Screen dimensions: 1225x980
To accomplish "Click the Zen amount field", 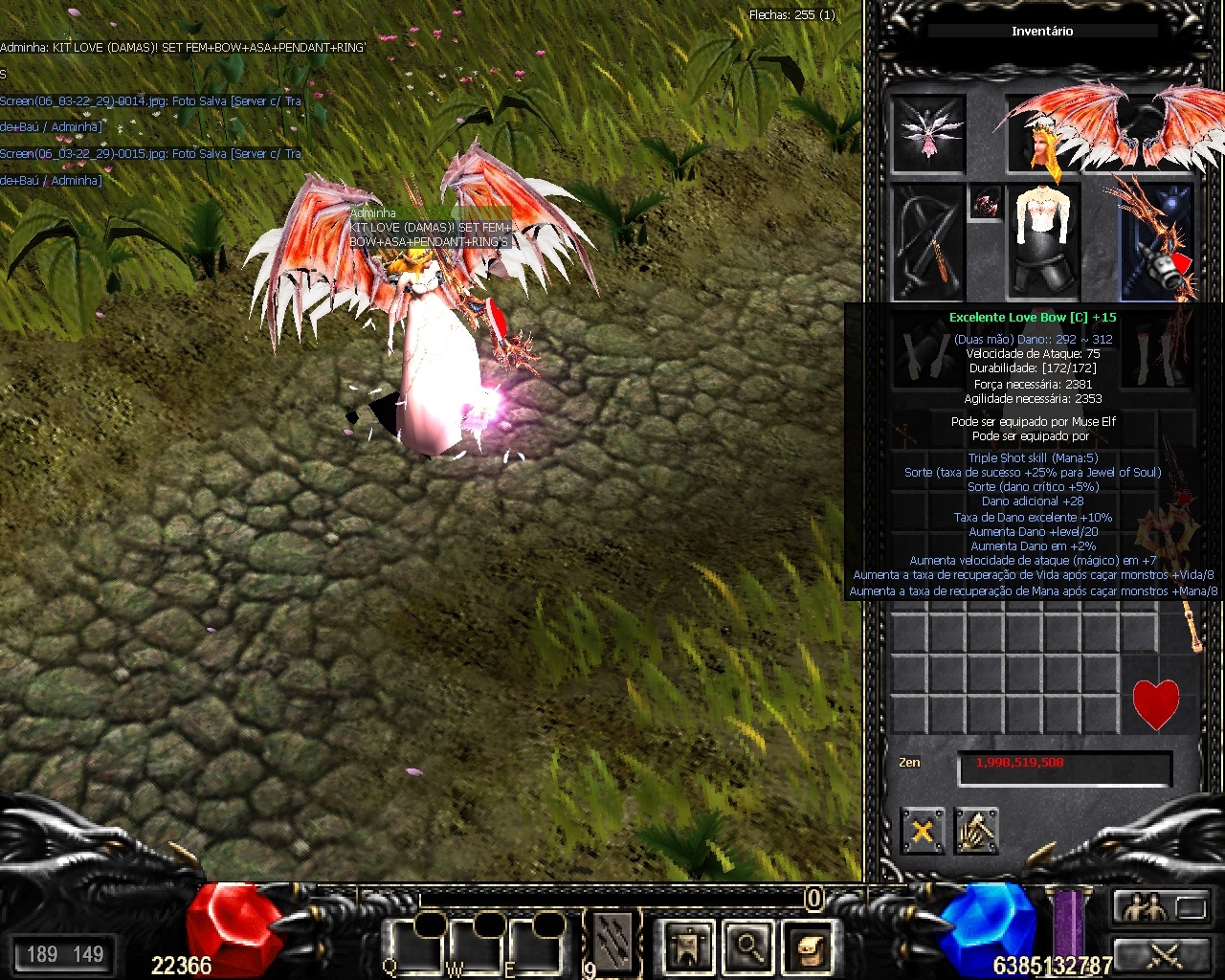I will point(1064,768).
